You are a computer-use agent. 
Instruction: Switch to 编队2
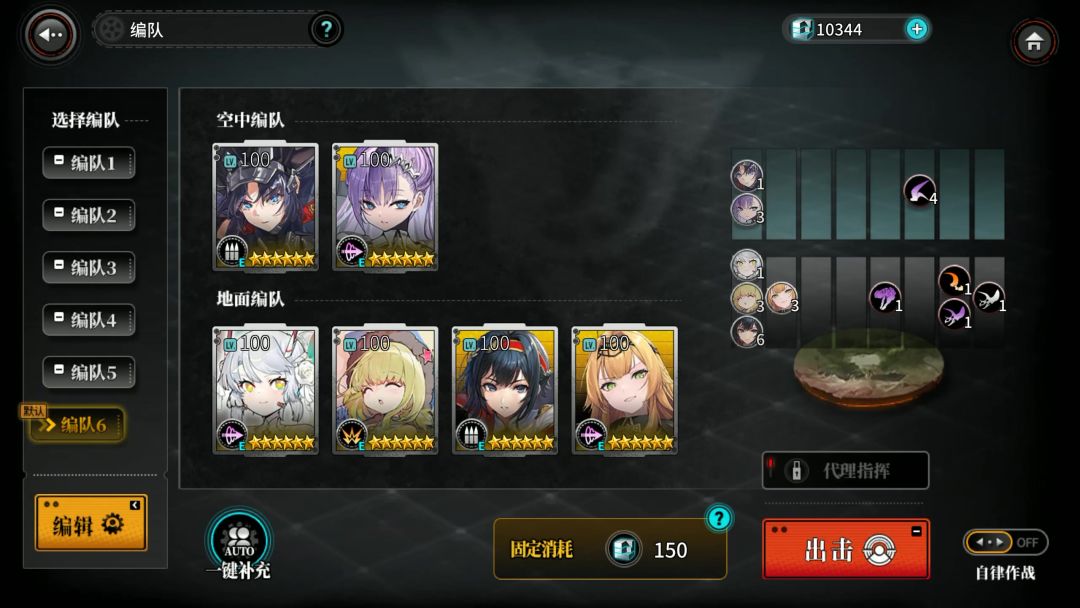point(89,215)
